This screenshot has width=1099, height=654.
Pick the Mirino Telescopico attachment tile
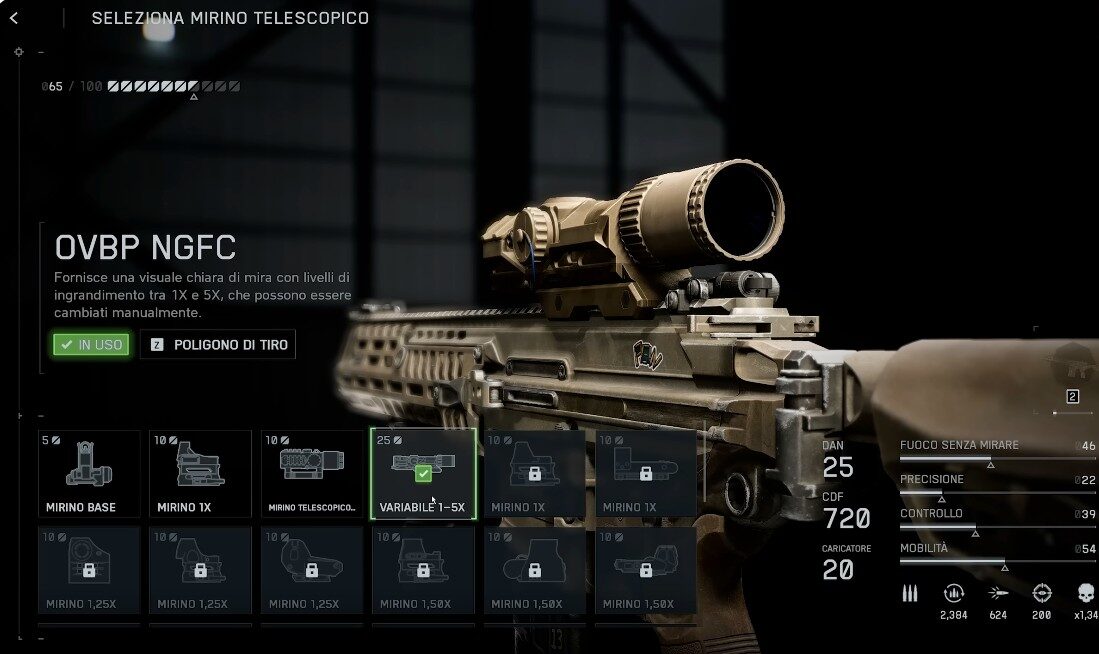(312, 474)
